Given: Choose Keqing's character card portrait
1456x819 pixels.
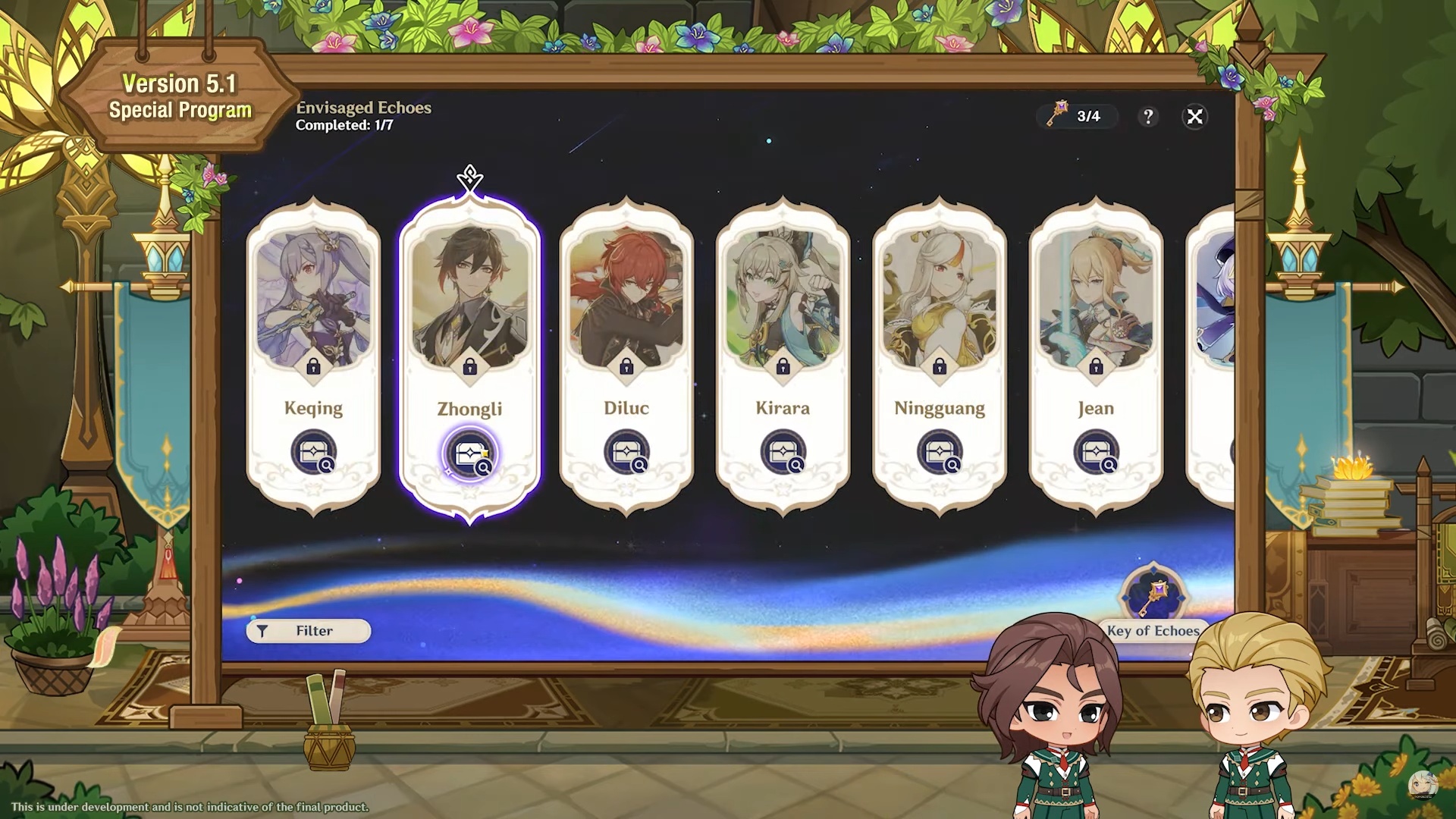Looking at the screenshot, I should (x=313, y=300).
